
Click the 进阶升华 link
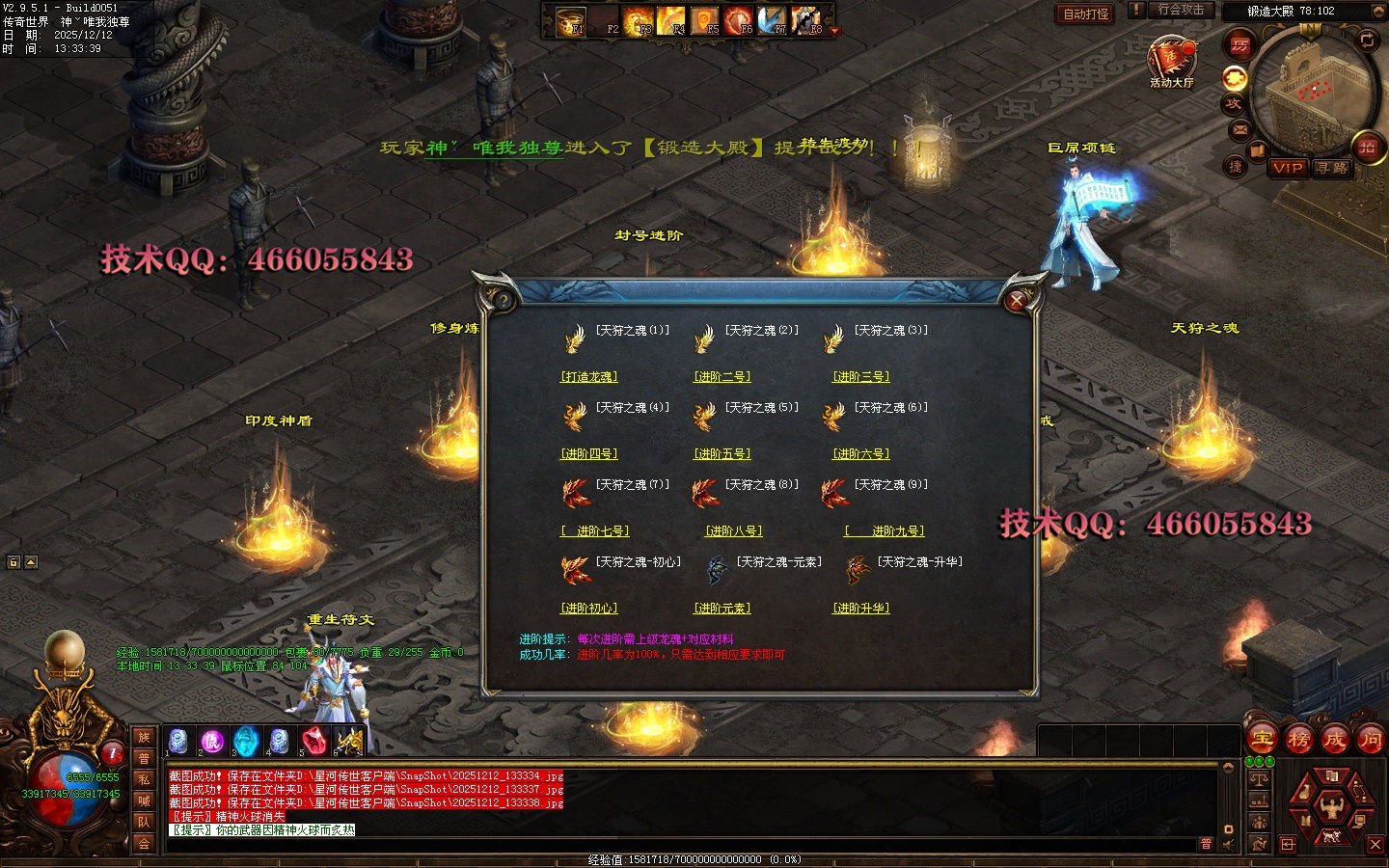tap(861, 609)
